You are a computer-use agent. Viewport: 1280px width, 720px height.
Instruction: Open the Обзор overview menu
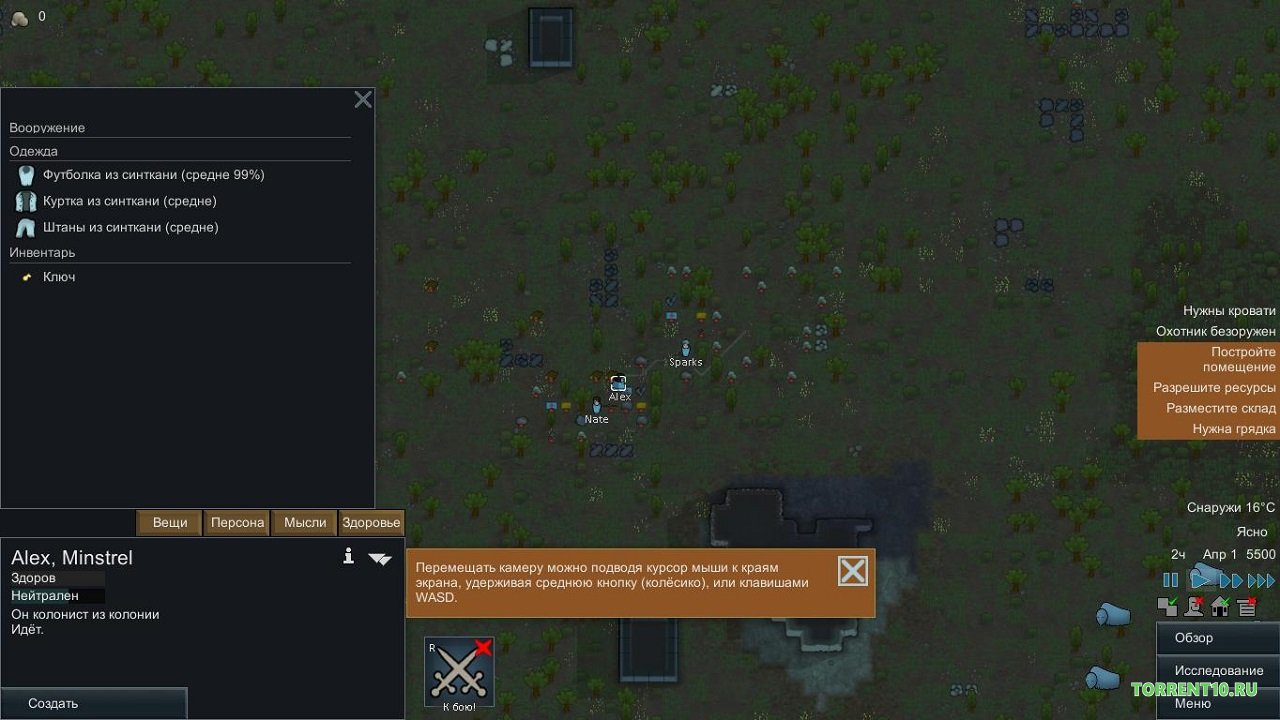click(1194, 638)
